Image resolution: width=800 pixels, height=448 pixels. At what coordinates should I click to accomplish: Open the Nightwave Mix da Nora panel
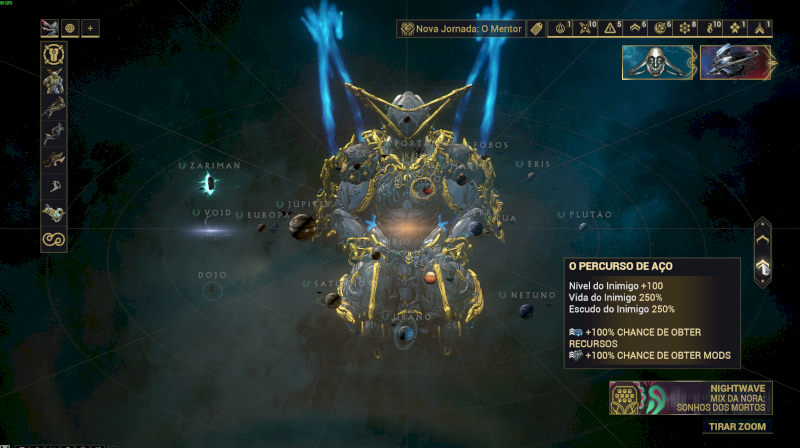coord(692,398)
